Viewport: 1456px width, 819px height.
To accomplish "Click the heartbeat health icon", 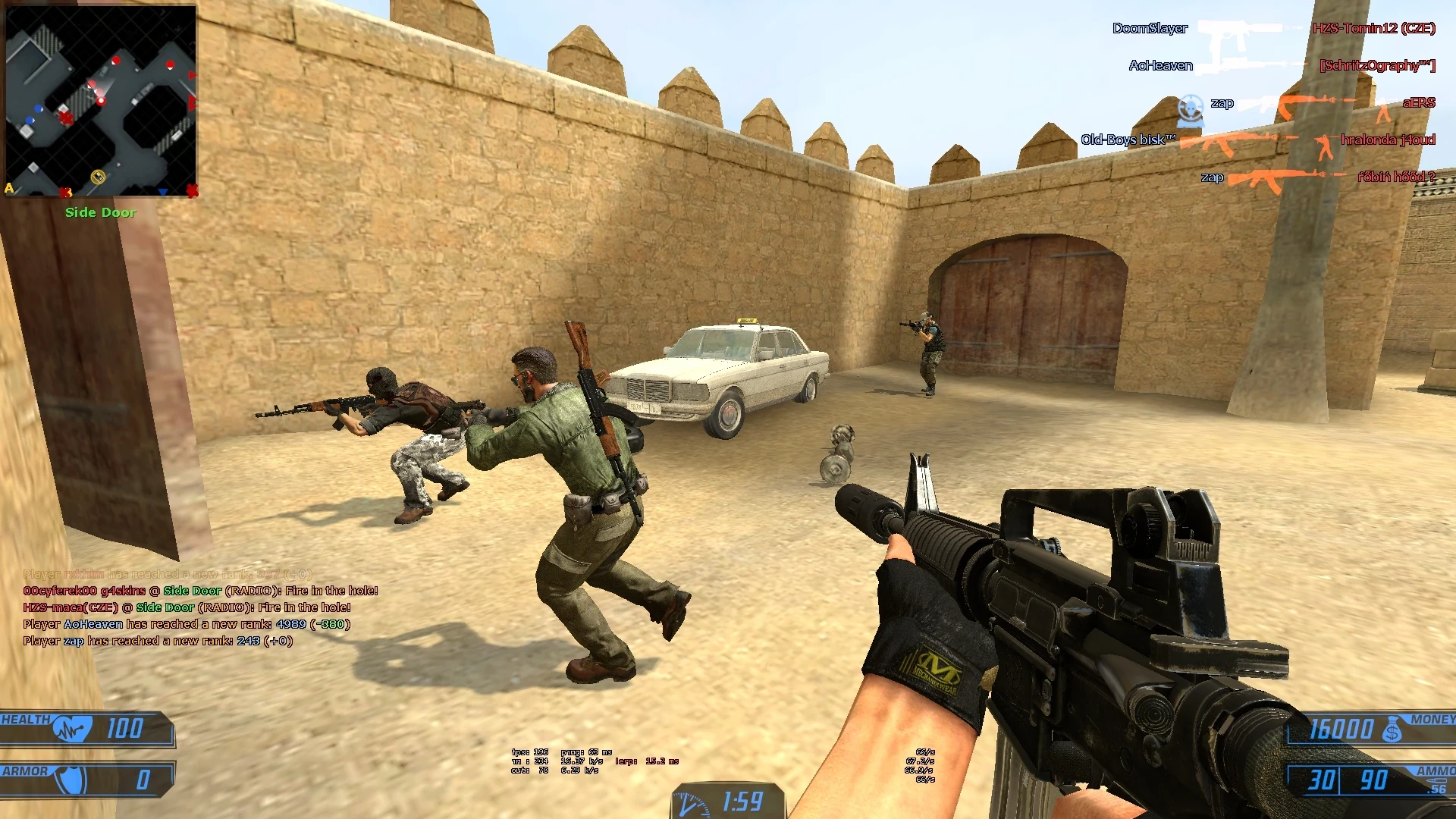I will [72, 730].
